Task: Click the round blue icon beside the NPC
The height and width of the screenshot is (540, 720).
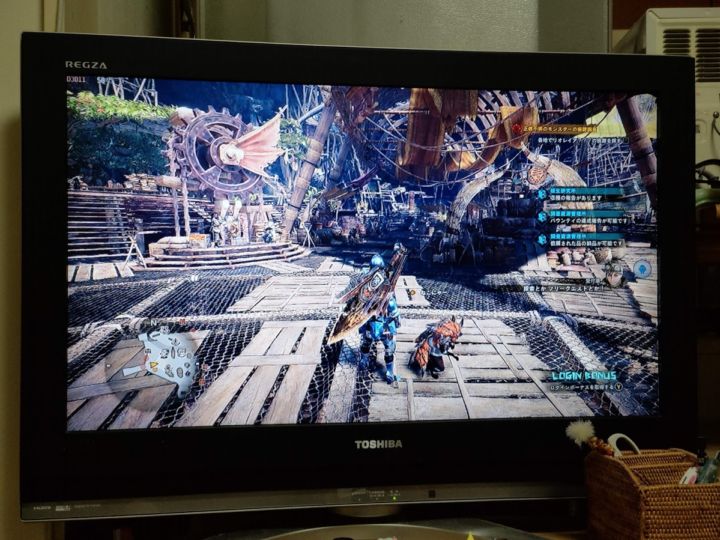Action: 642,269
